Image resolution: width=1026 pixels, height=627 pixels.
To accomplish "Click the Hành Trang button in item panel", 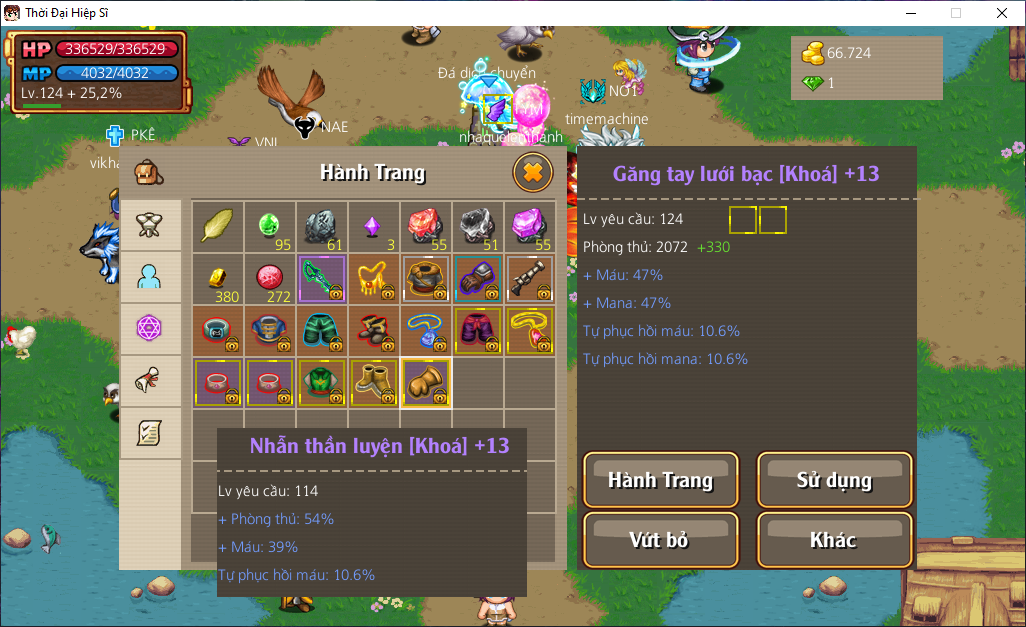I will coord(660,480).
